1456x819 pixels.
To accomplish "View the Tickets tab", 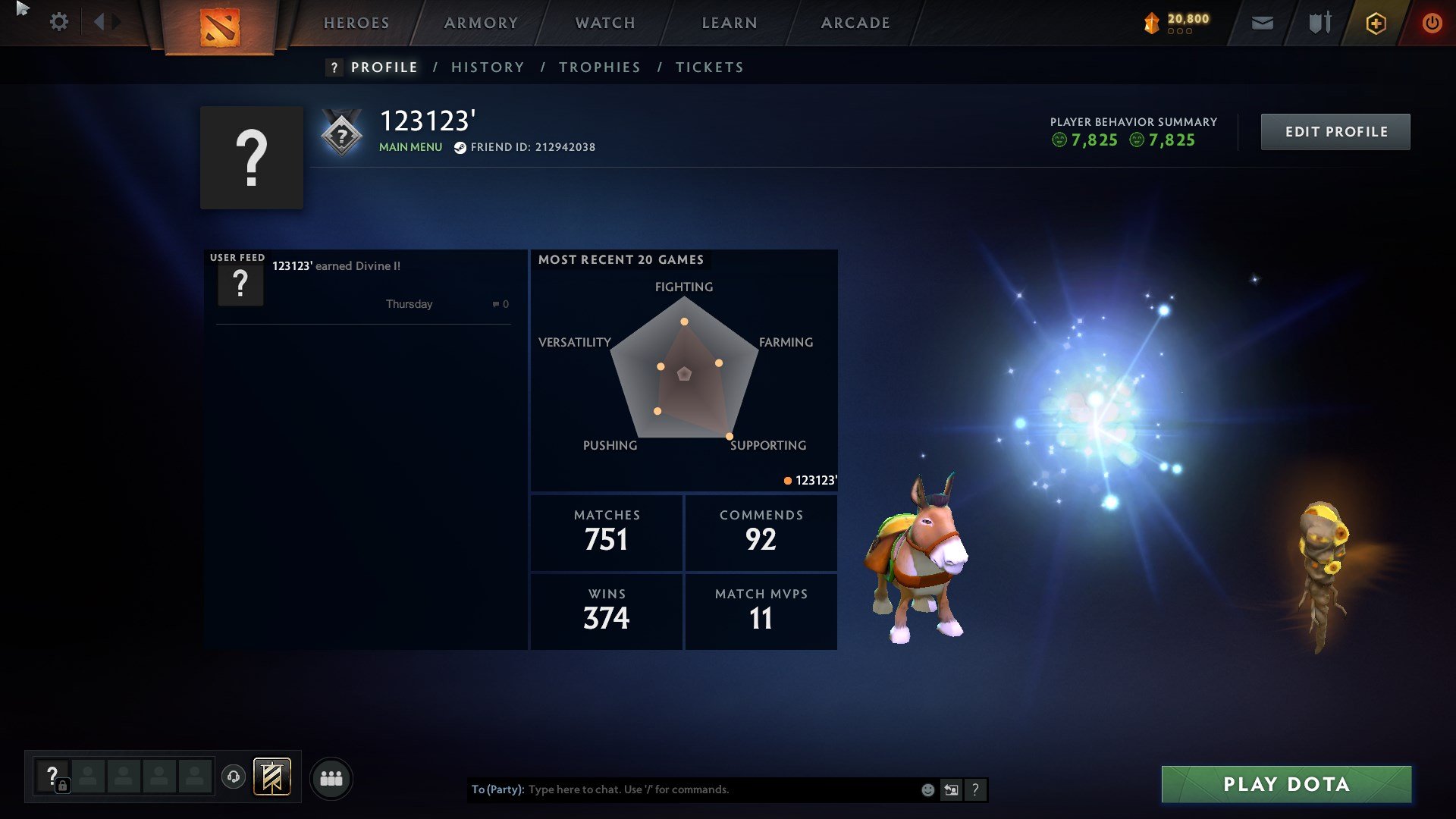I will point(710,67).
